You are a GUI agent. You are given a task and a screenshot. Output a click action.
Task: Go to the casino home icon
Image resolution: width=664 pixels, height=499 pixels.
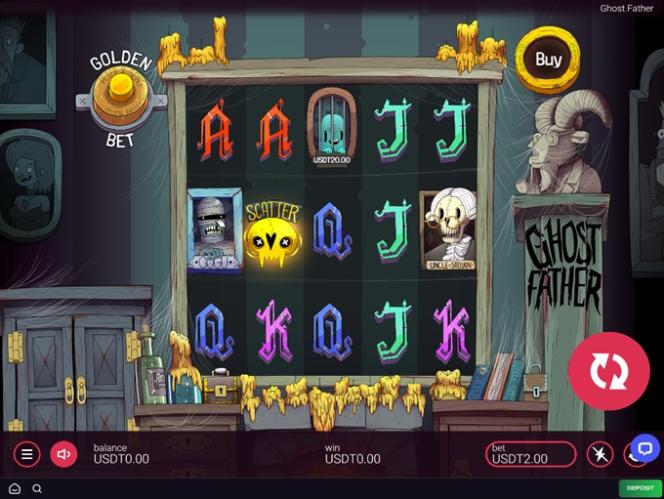[x=13, y=489]
